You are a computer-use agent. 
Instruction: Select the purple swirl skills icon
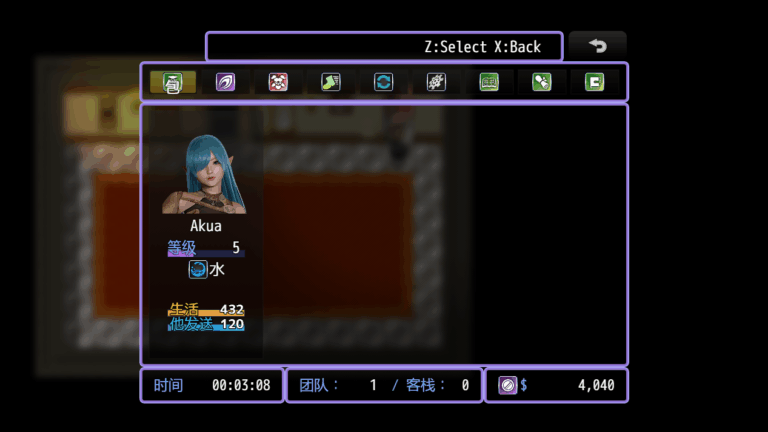(226, 82)
